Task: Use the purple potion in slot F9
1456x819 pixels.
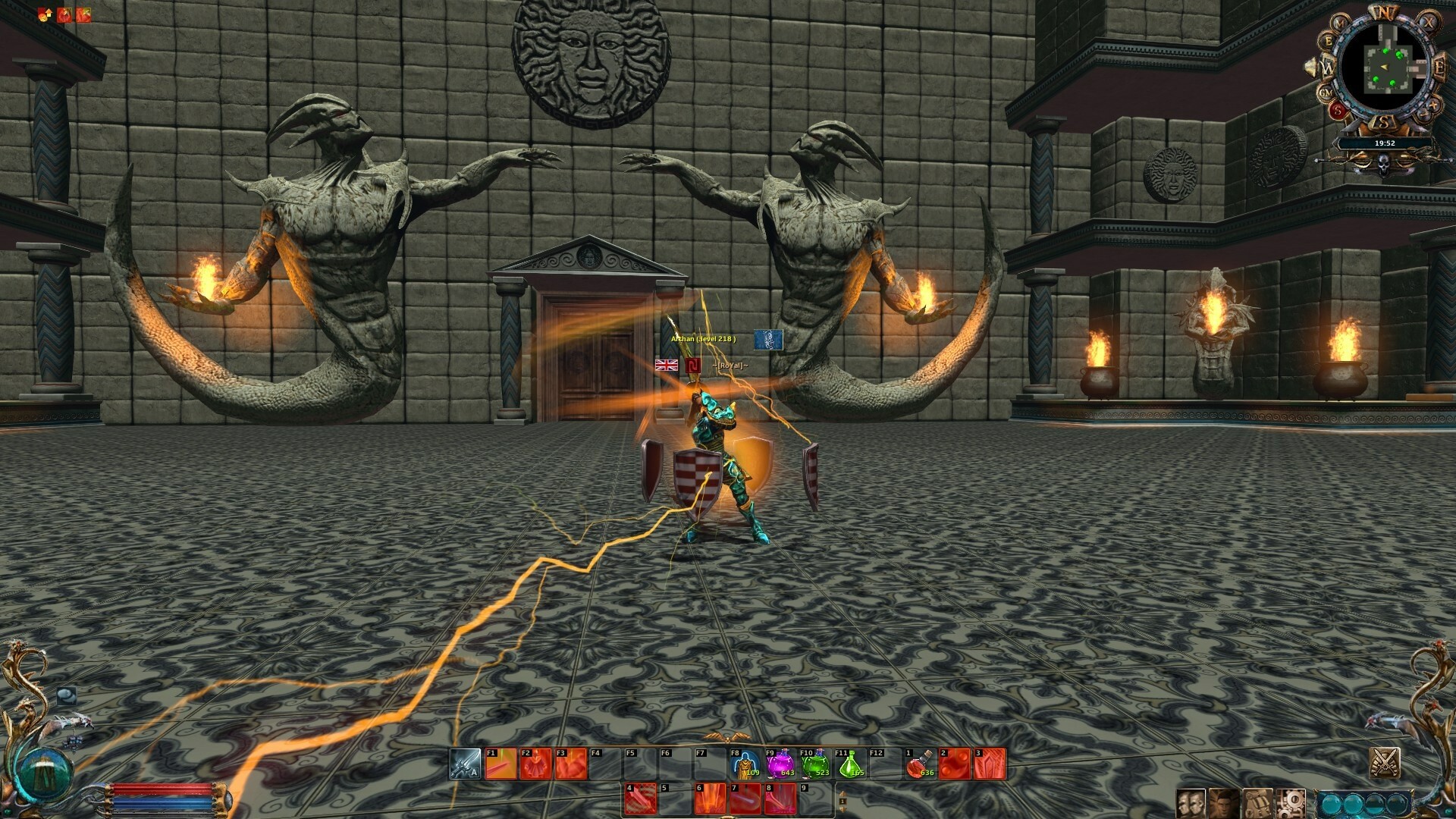Action: (780, 763)
